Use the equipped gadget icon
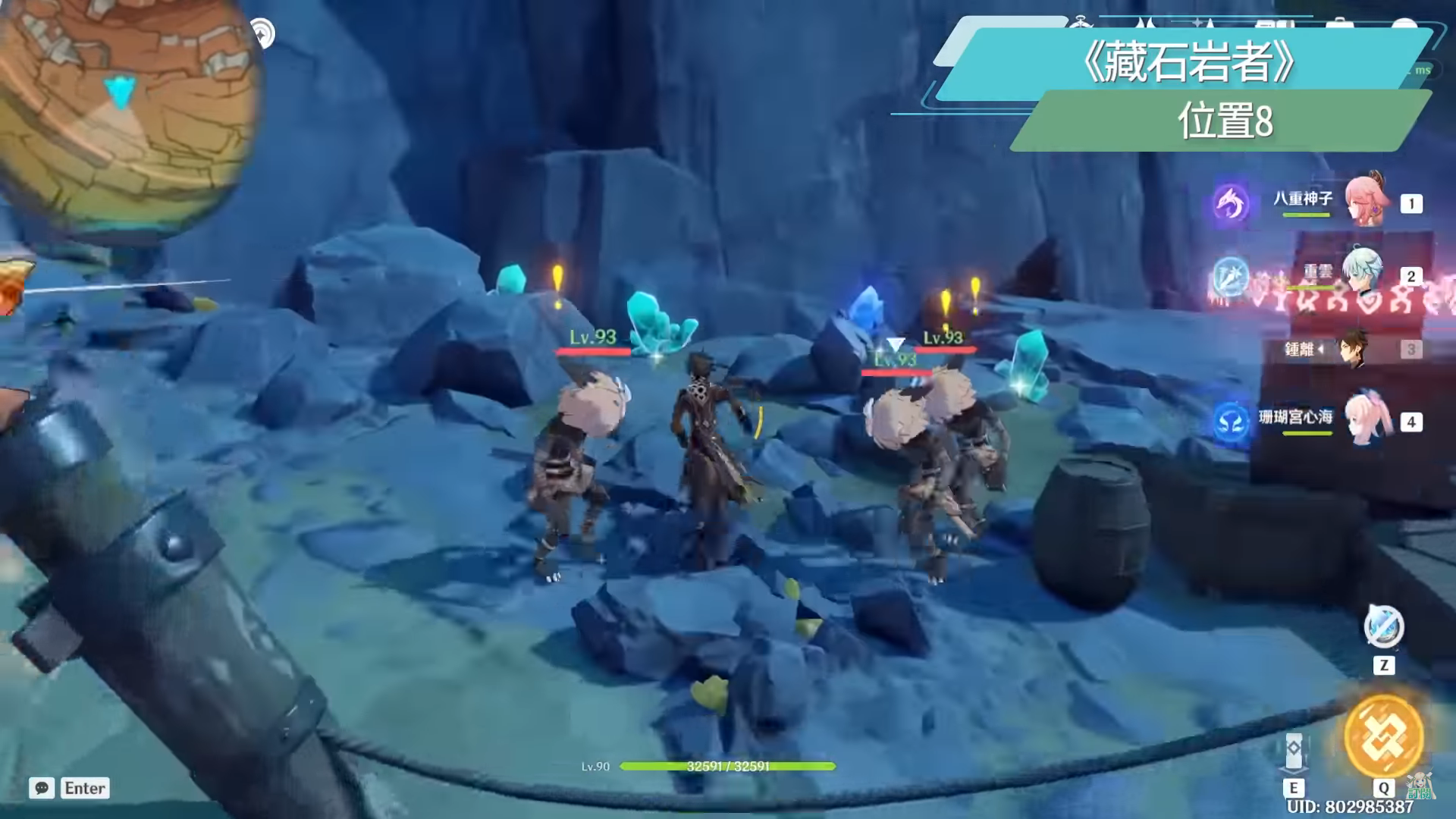1456x819 pixels. pyautogui.click(x=1383, y=627)
